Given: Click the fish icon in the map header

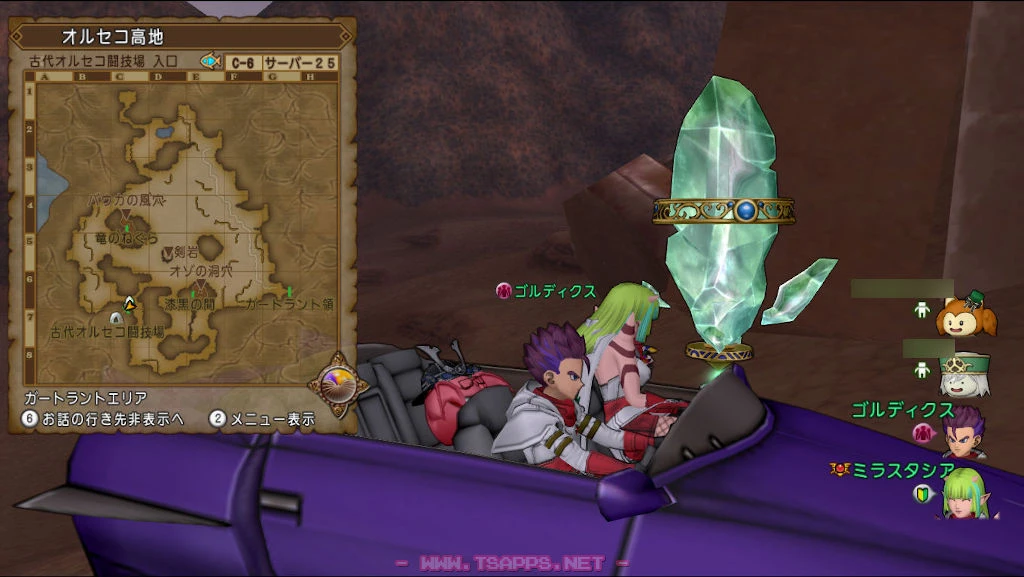Looking at the screenshot, I should [x=210, y=61].
